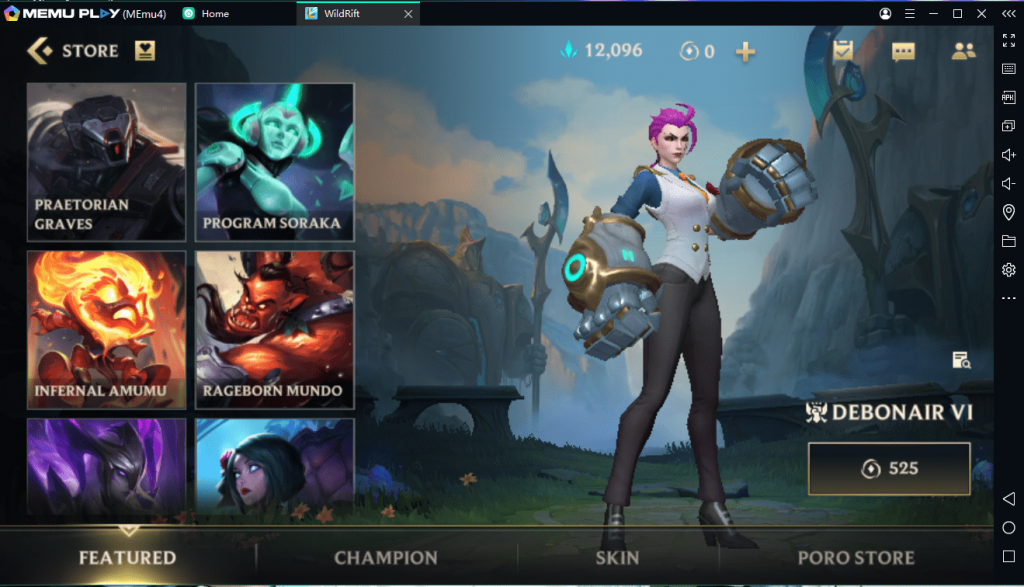Open the missions checklist icon

843,51
